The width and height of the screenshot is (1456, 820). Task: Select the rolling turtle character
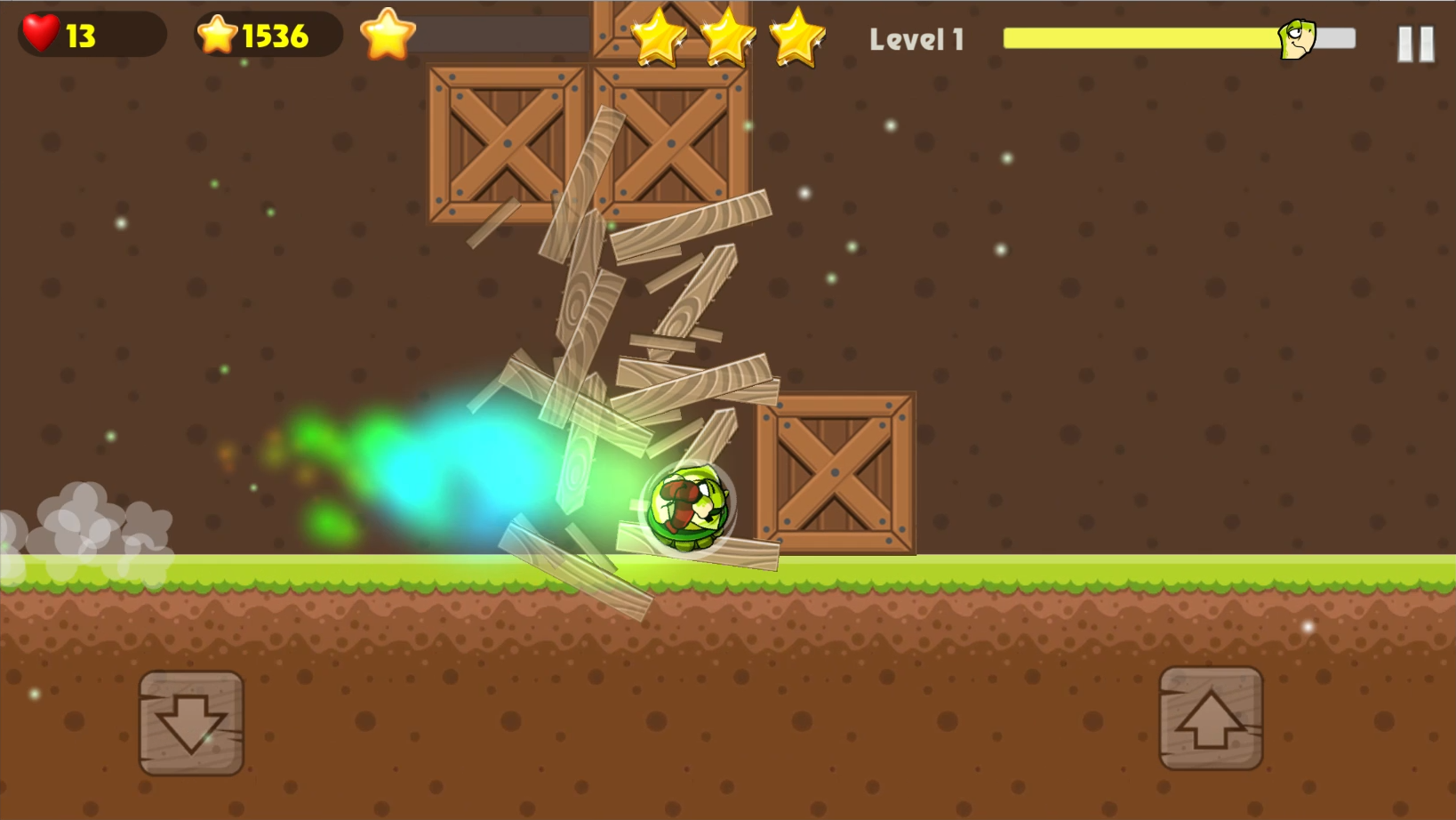coord(689,507)
